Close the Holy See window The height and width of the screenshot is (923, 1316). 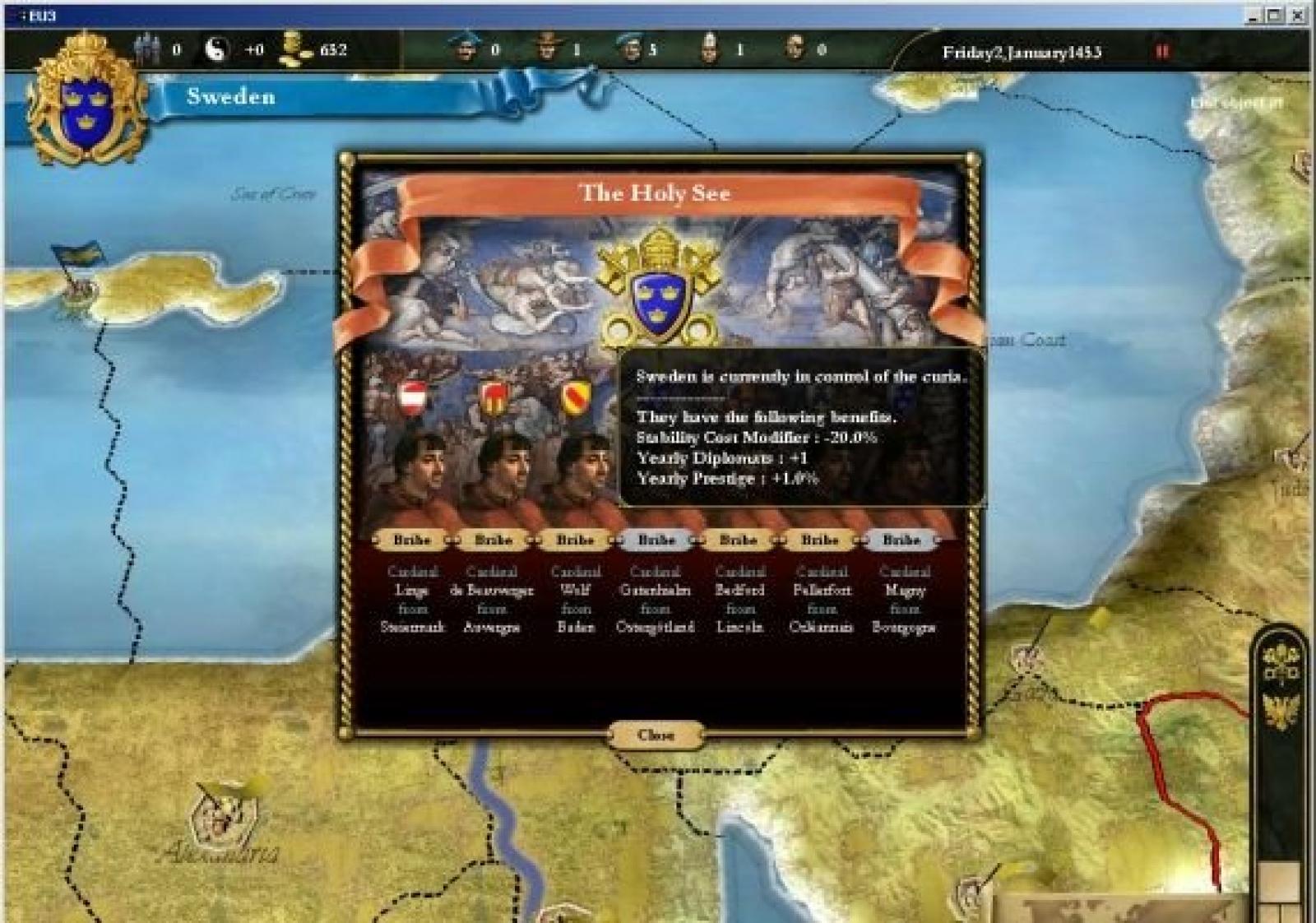click(656, 735)
